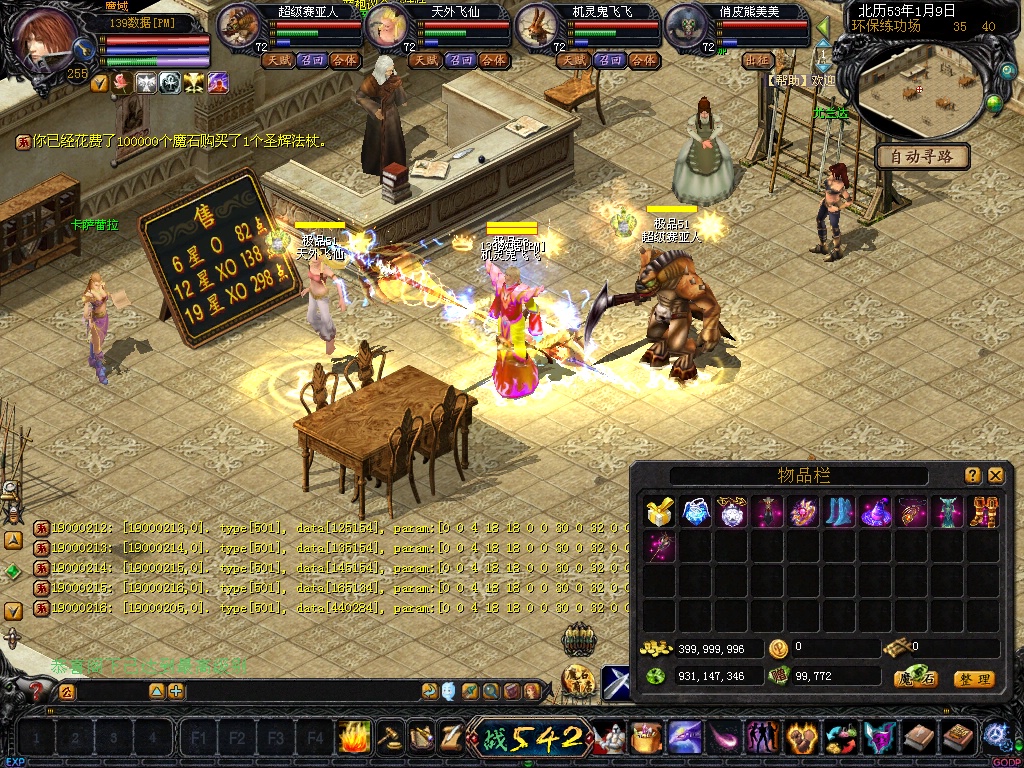
Task: Click the 整理 sort button
Action: tap(973, 679)
